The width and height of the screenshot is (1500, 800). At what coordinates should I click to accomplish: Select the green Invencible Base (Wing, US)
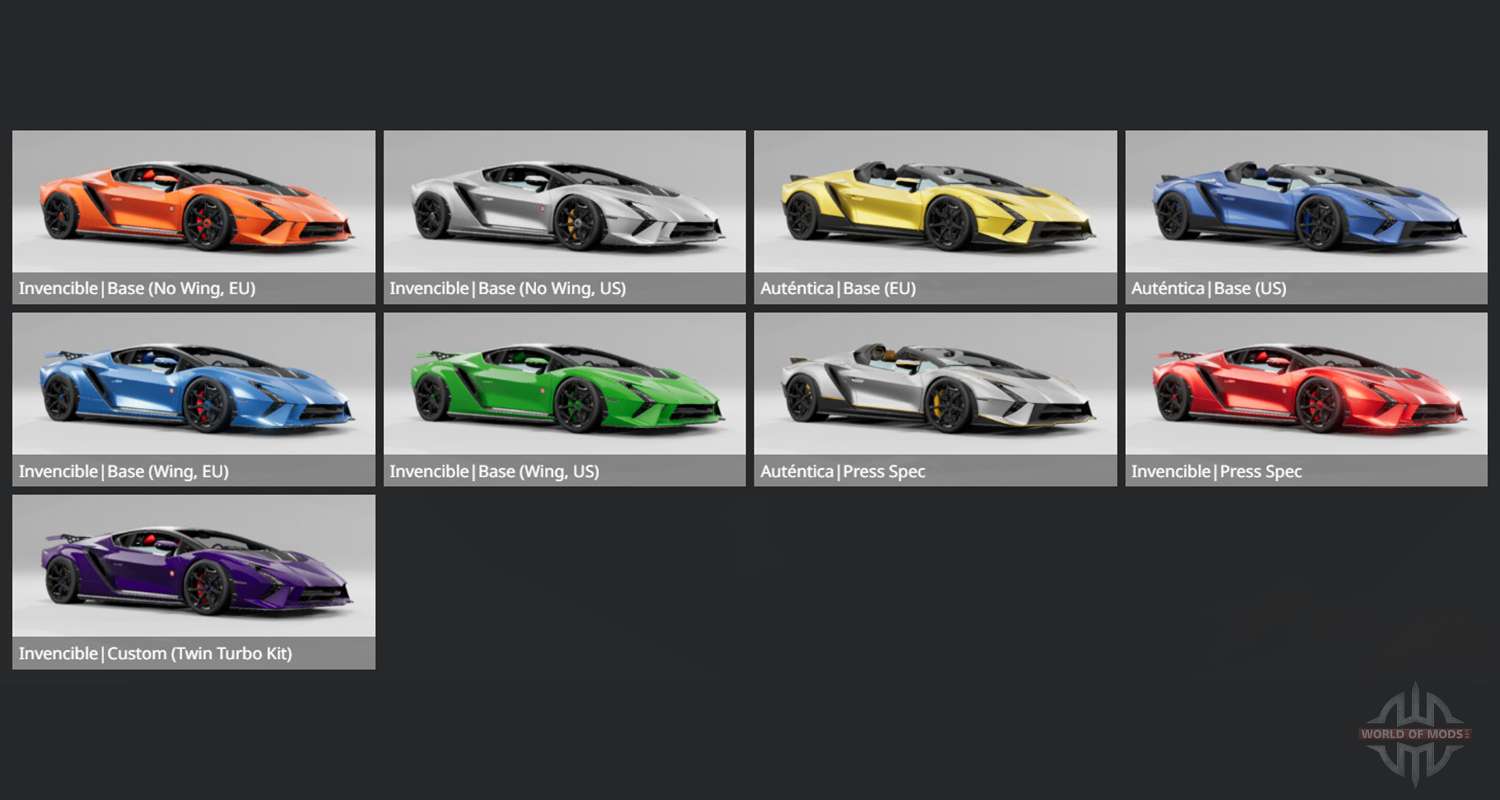point(564,398)
